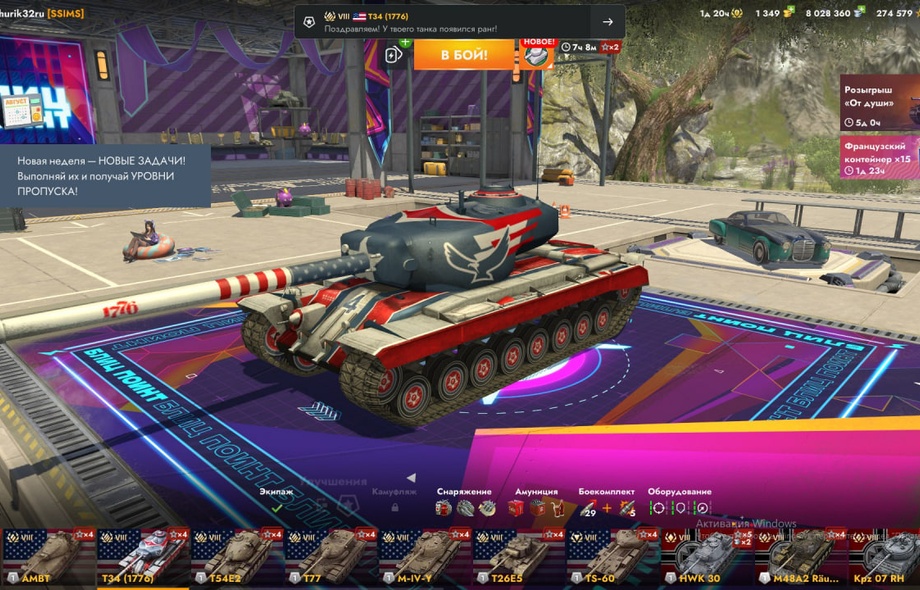
Task: Start a battle with the В БОЙ! button
Action: pyautogui.click(x=463, y=54)
